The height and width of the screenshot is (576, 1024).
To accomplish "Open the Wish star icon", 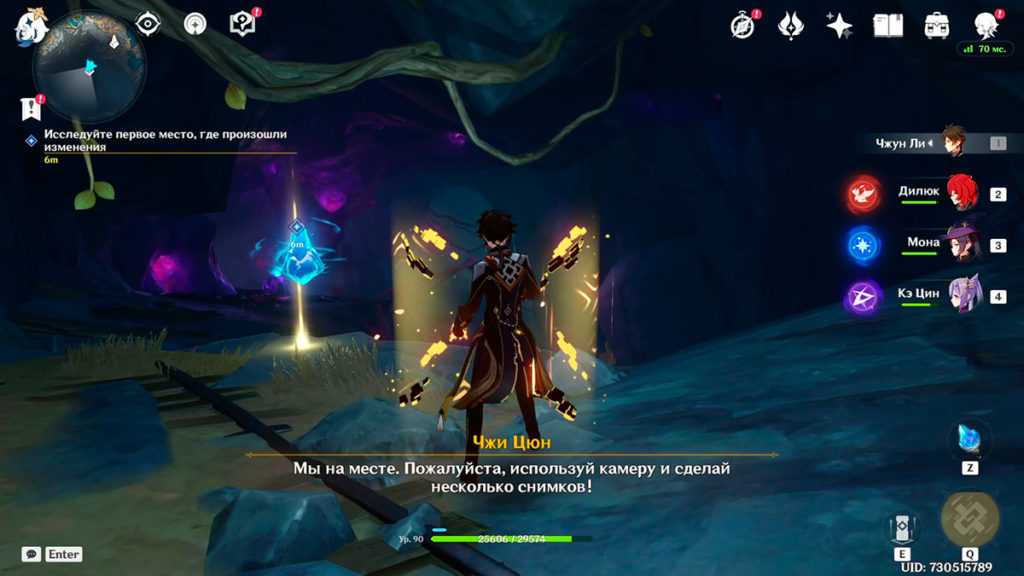I will [839, 26].
